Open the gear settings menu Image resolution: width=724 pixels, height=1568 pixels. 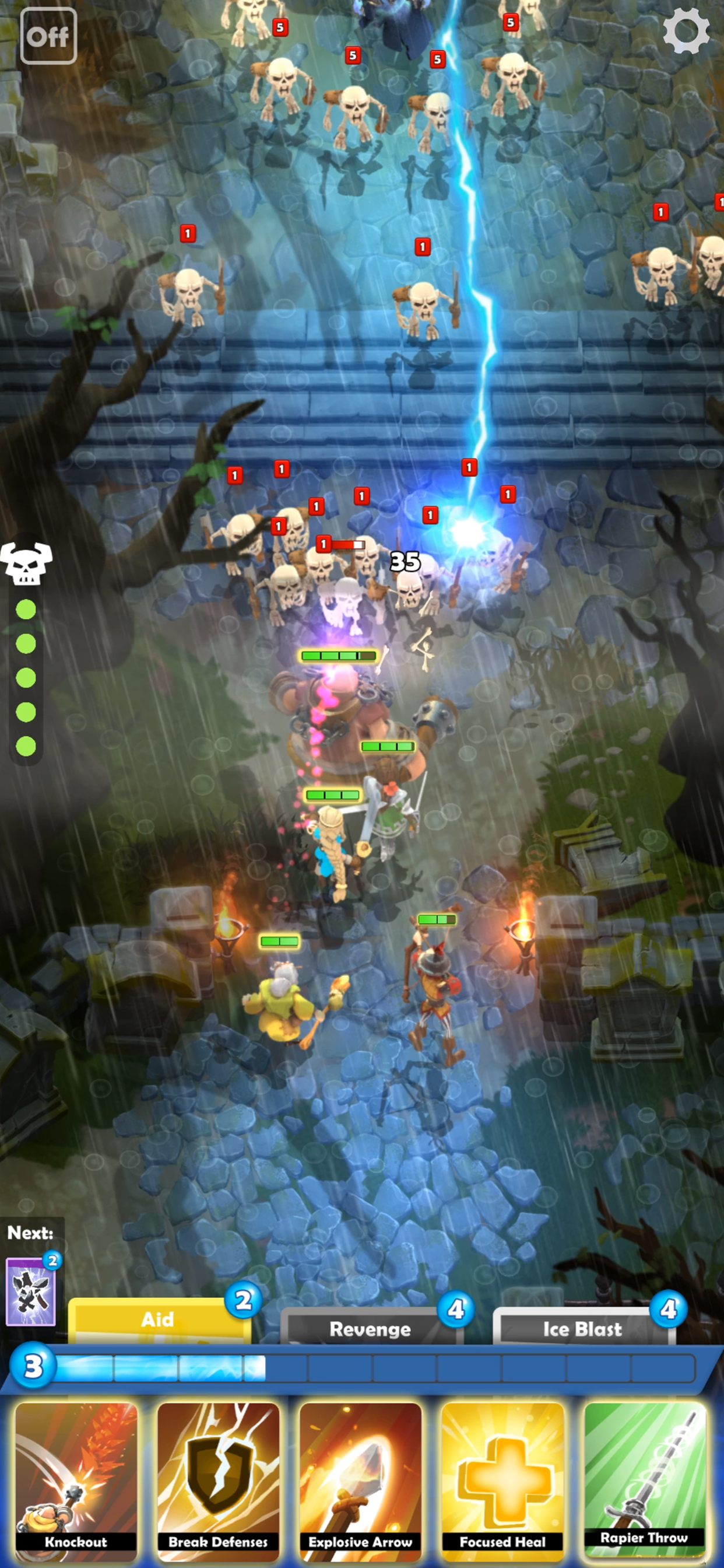(x=686, y=32)
